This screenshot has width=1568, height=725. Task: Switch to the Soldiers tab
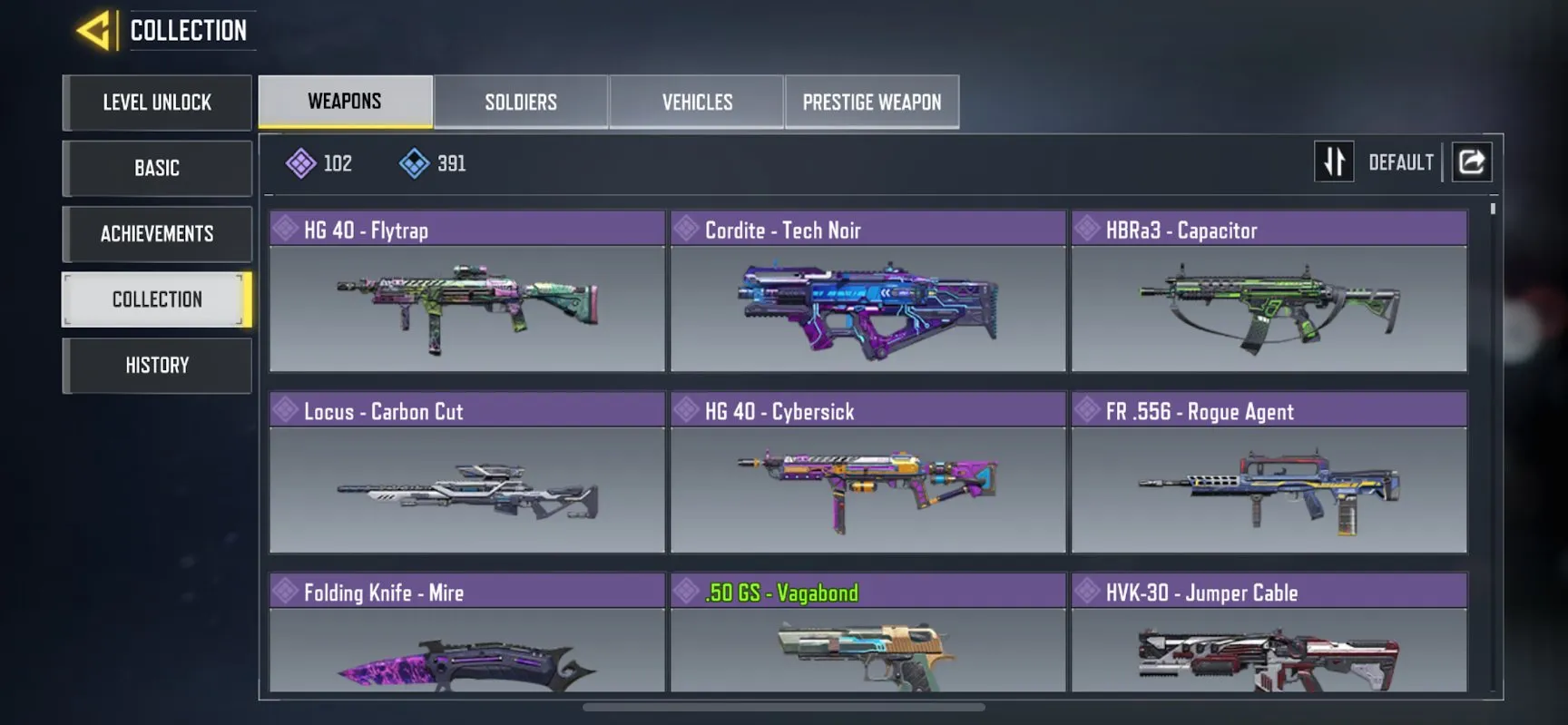click(521, 103)
